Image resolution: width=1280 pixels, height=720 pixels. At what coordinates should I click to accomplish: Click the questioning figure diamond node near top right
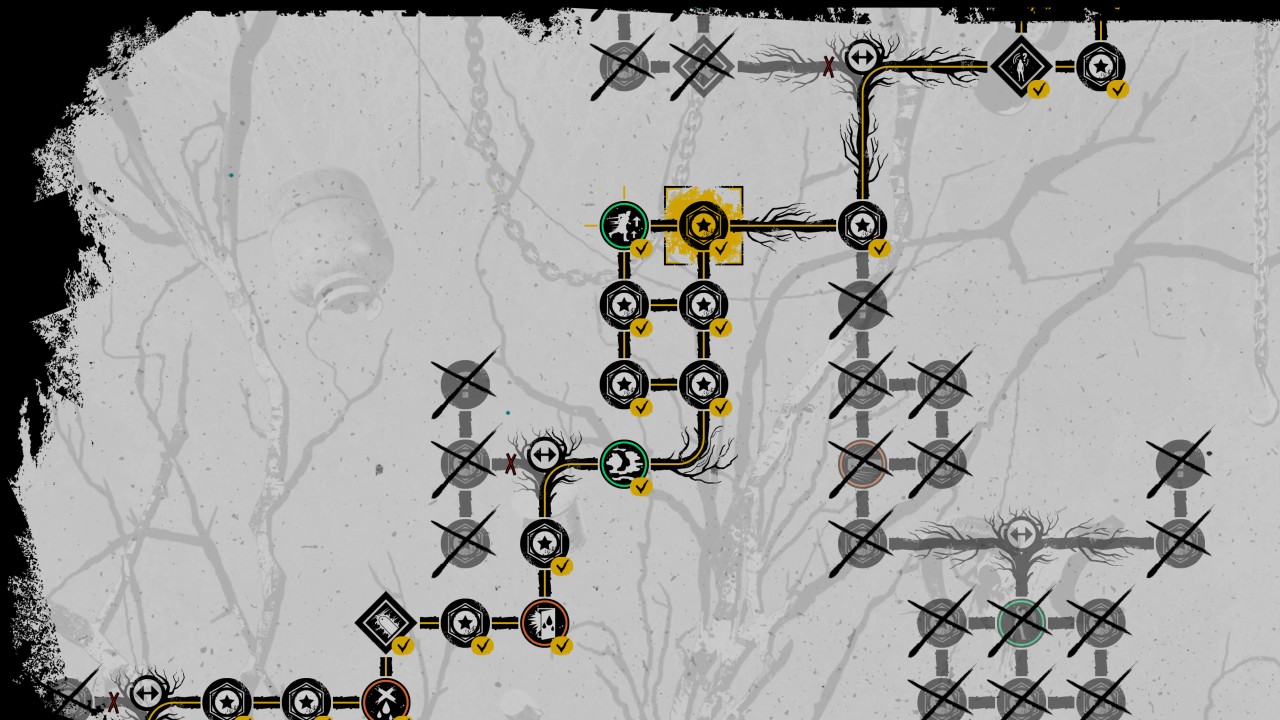tap(1020, 67)
